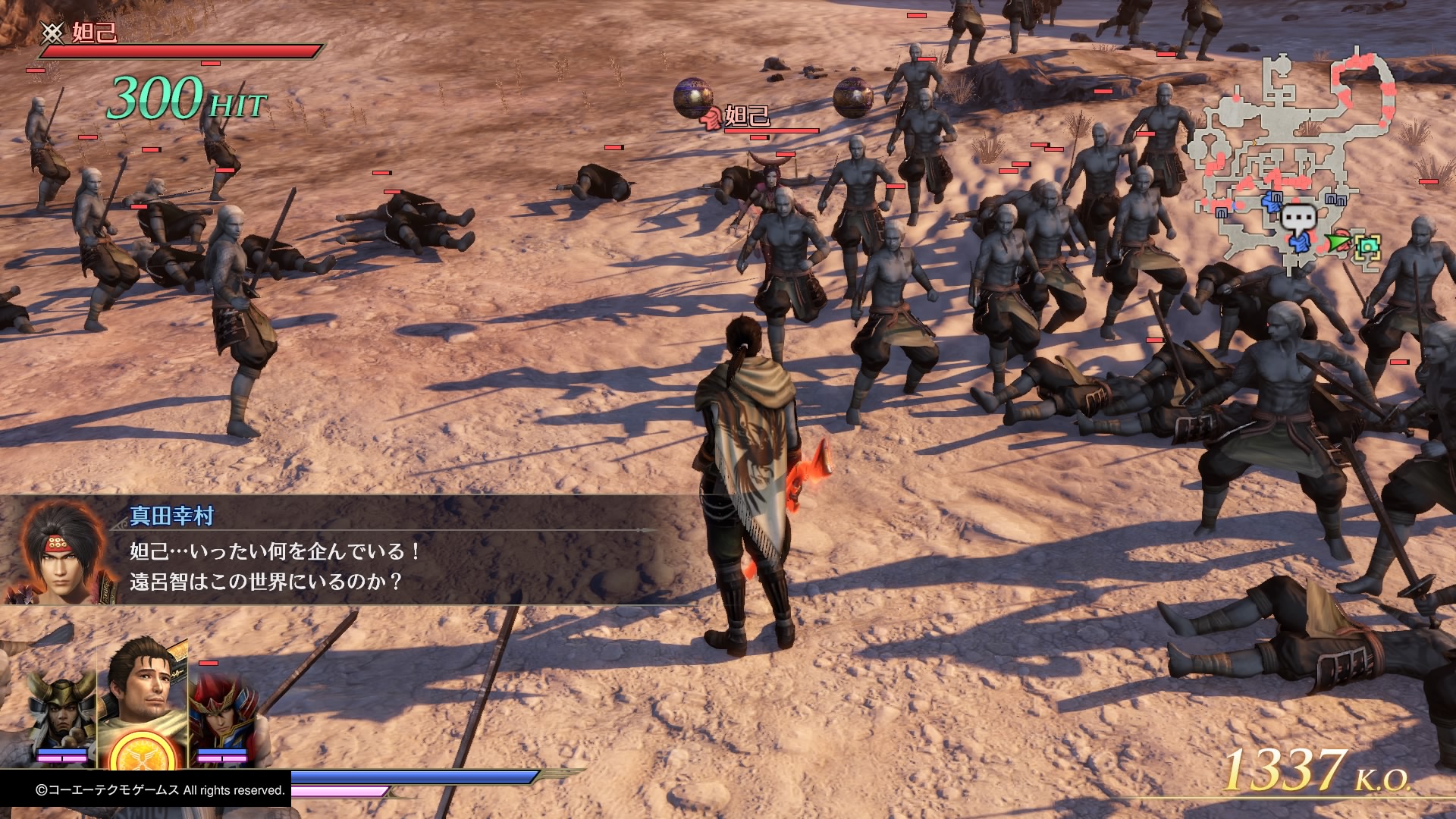Open the battlefield minimap
The image size is (1456, 819).
[x=1289, y=159]
